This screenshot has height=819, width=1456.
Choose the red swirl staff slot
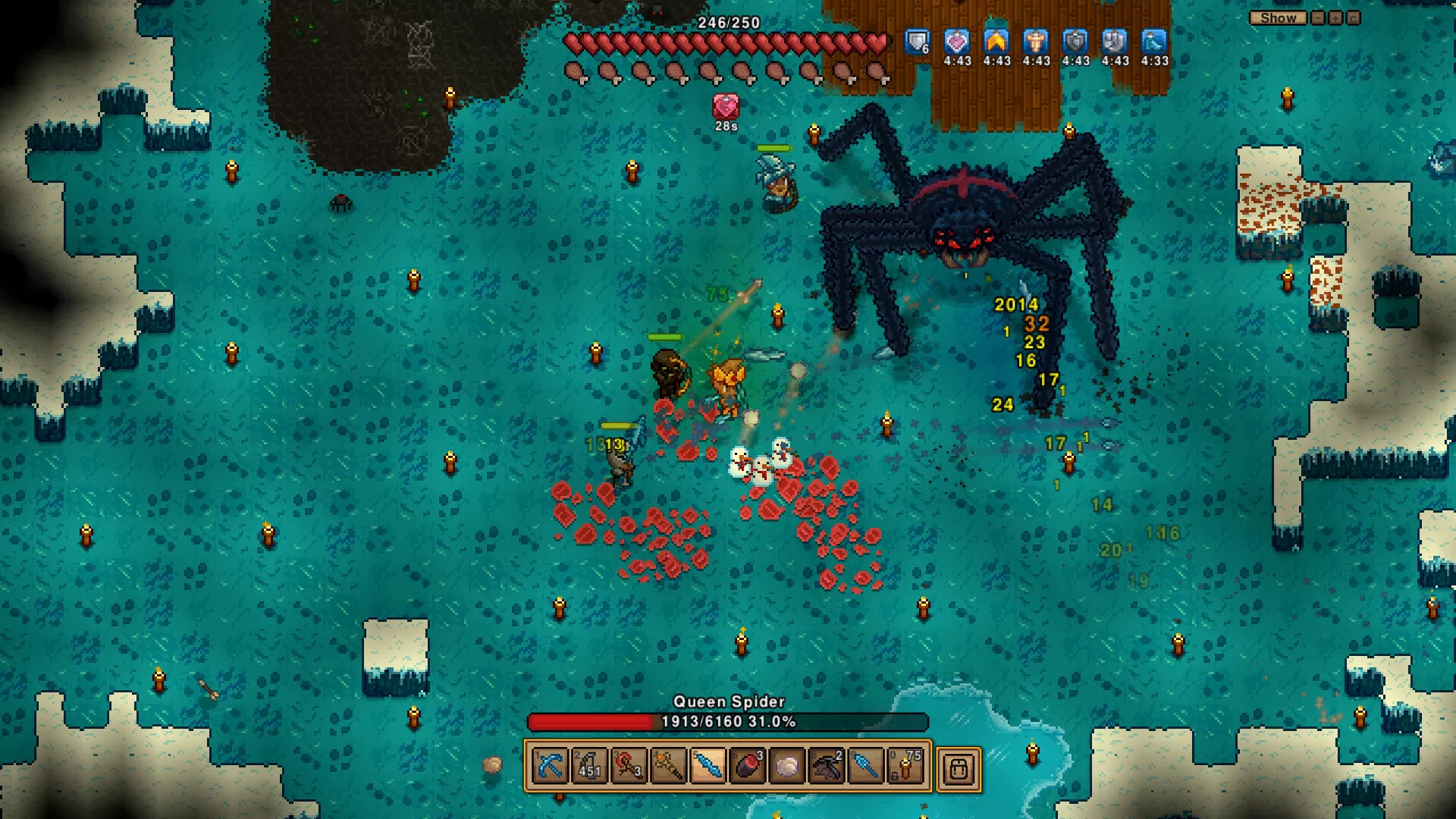[x=629, y=767]
